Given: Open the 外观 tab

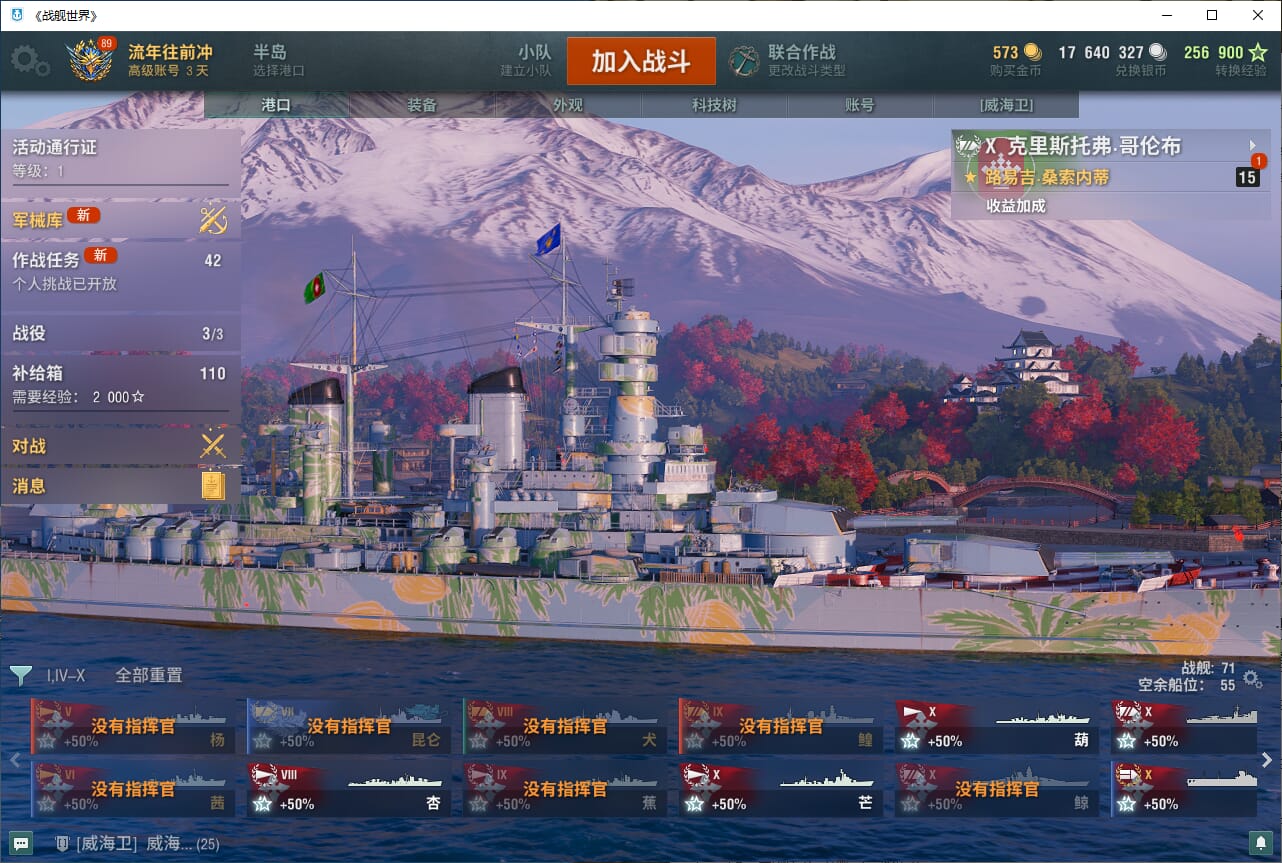Looking at the screenshot, I should 568,105.
